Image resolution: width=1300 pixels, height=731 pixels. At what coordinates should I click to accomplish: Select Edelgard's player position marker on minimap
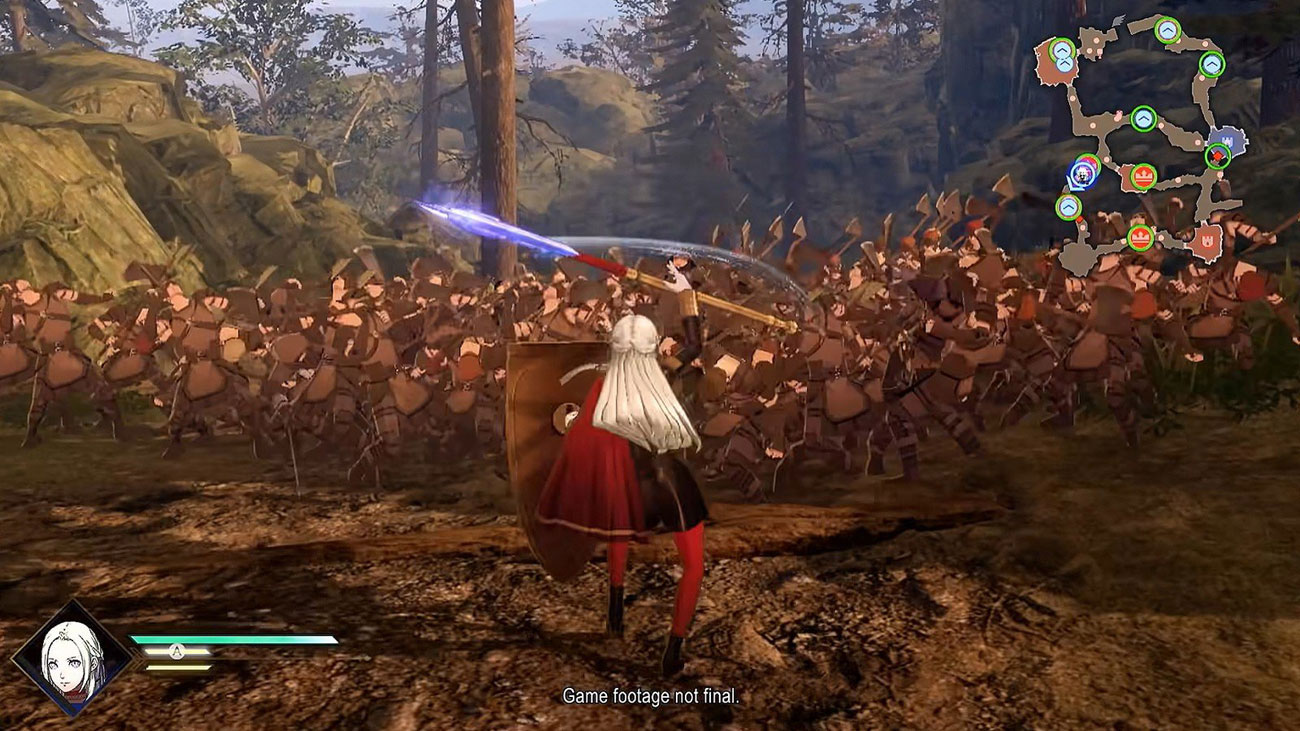pos(1081,174)
